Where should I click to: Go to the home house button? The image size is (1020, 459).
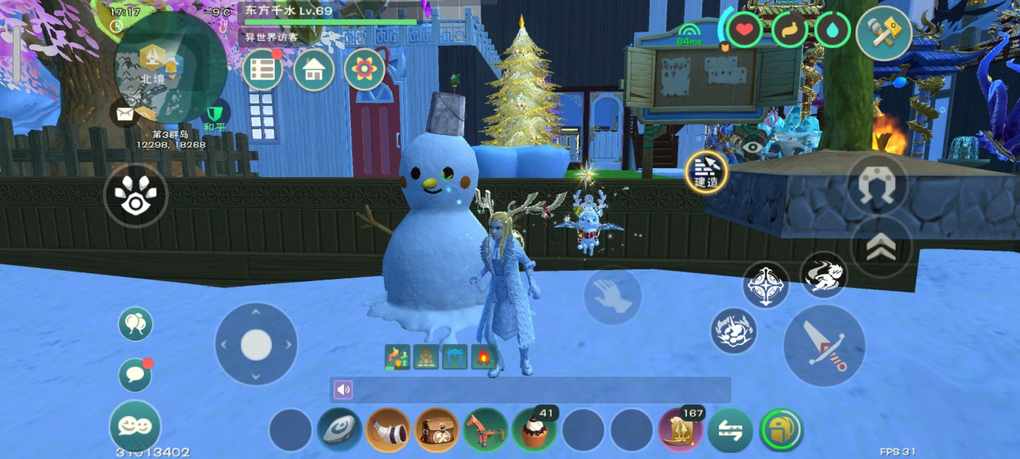tap(313, 69)
